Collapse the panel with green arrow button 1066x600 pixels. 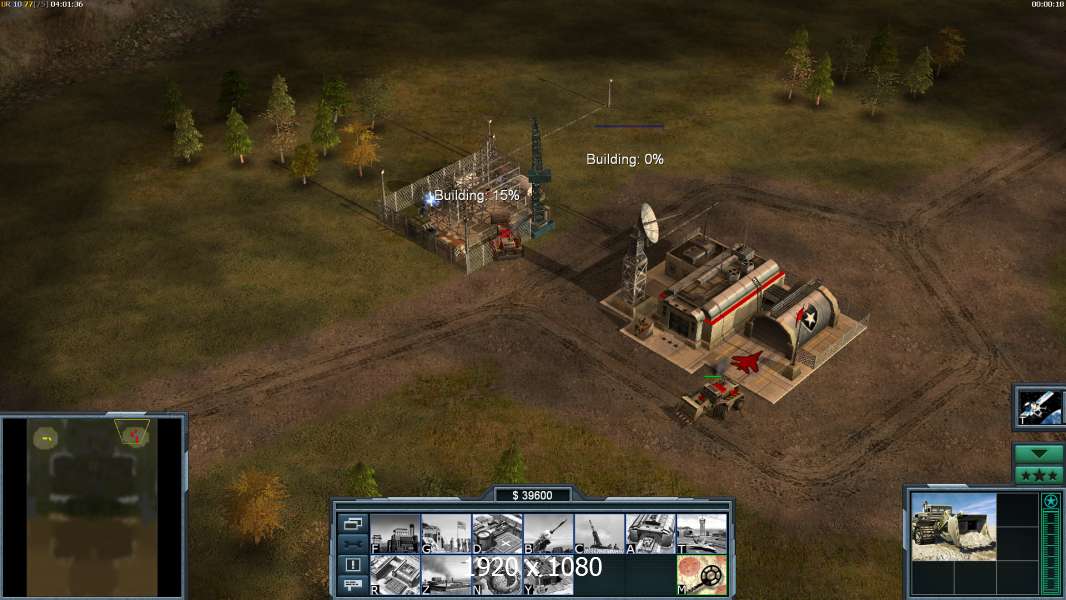[1038, 454]
